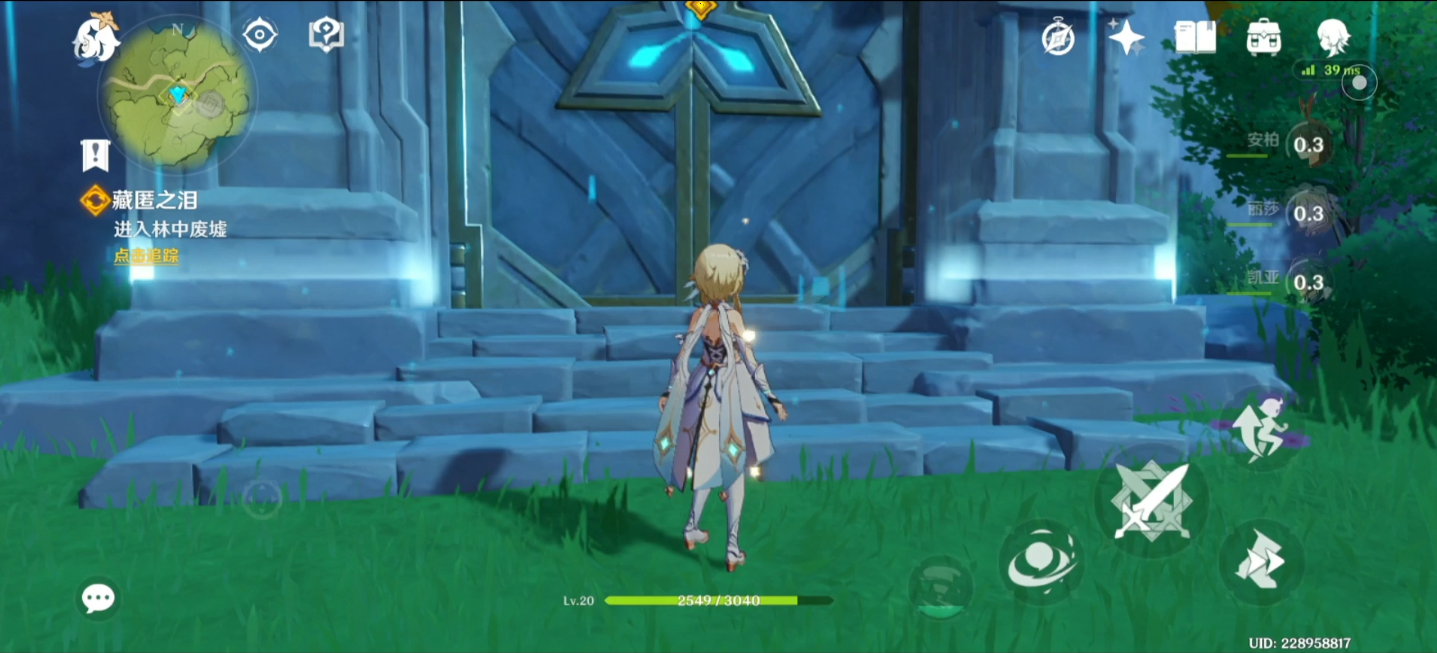Open the backpack inventory
Viewport: 1437px width, 653px height.
click(1264, 38)
